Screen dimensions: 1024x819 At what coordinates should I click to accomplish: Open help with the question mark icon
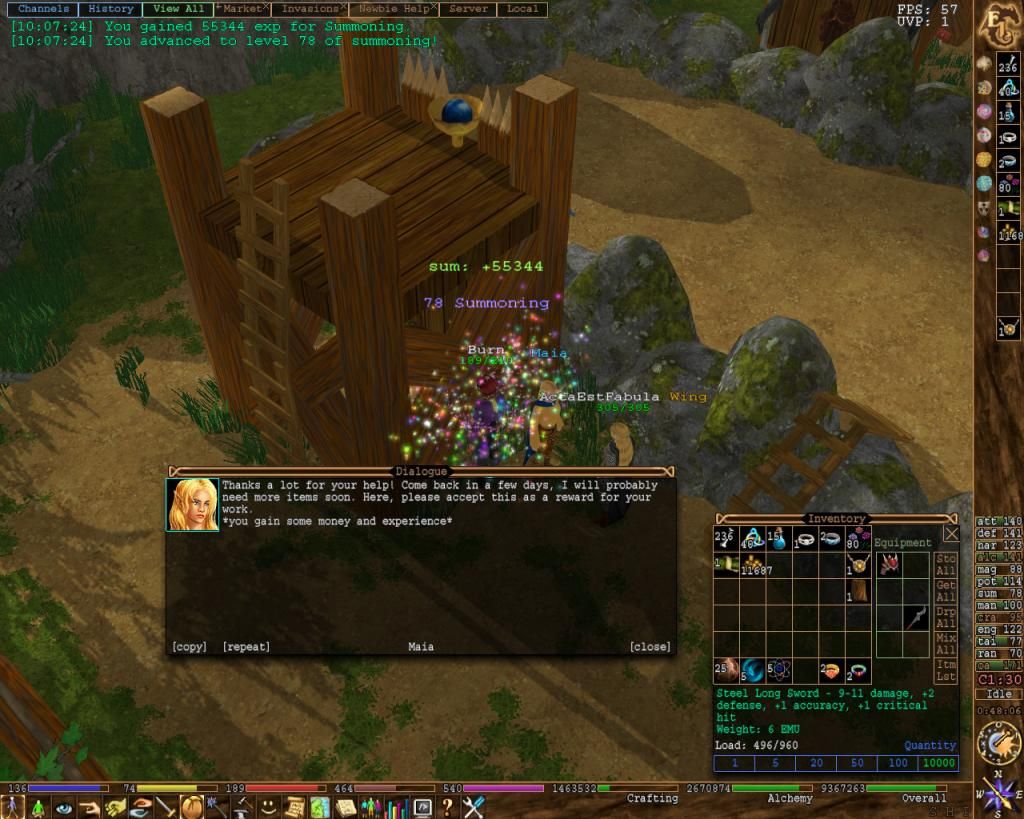pos(447,806)
